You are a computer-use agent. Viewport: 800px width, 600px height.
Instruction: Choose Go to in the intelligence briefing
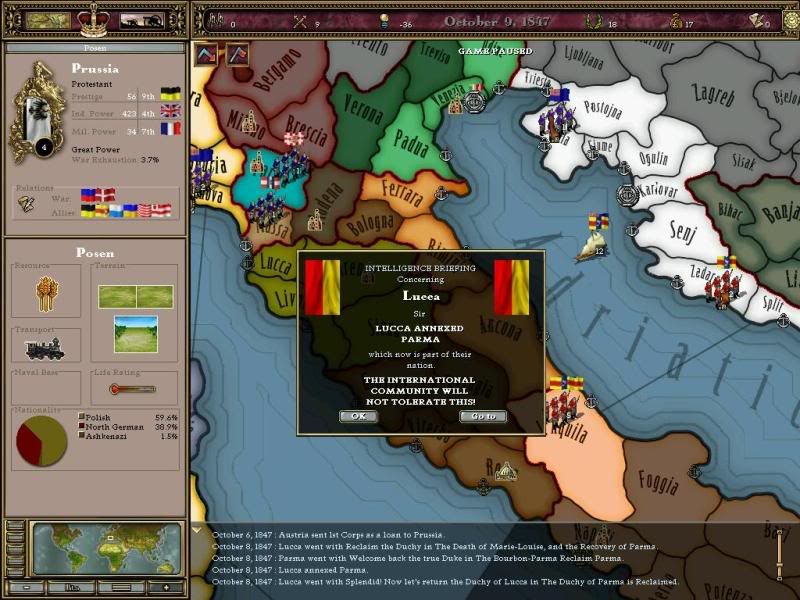pos(483,416)
